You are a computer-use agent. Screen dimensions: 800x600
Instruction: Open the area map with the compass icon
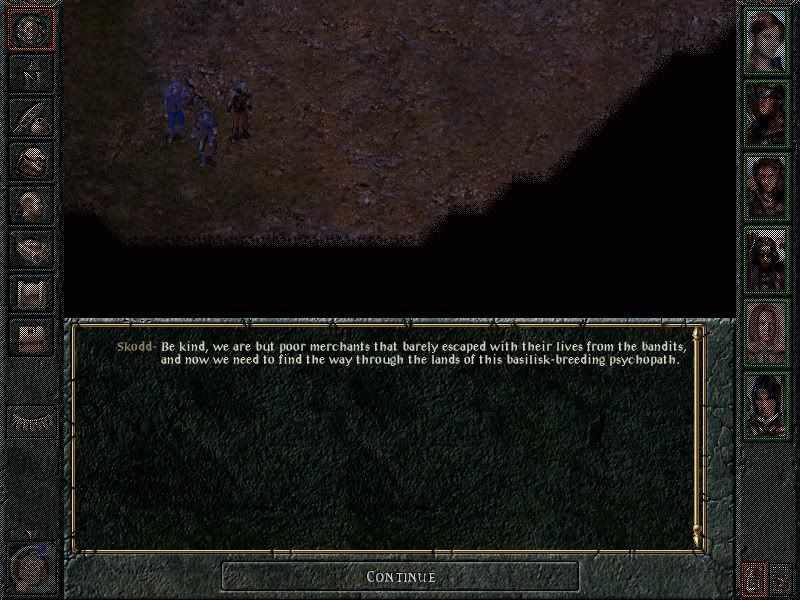[32, 72]
